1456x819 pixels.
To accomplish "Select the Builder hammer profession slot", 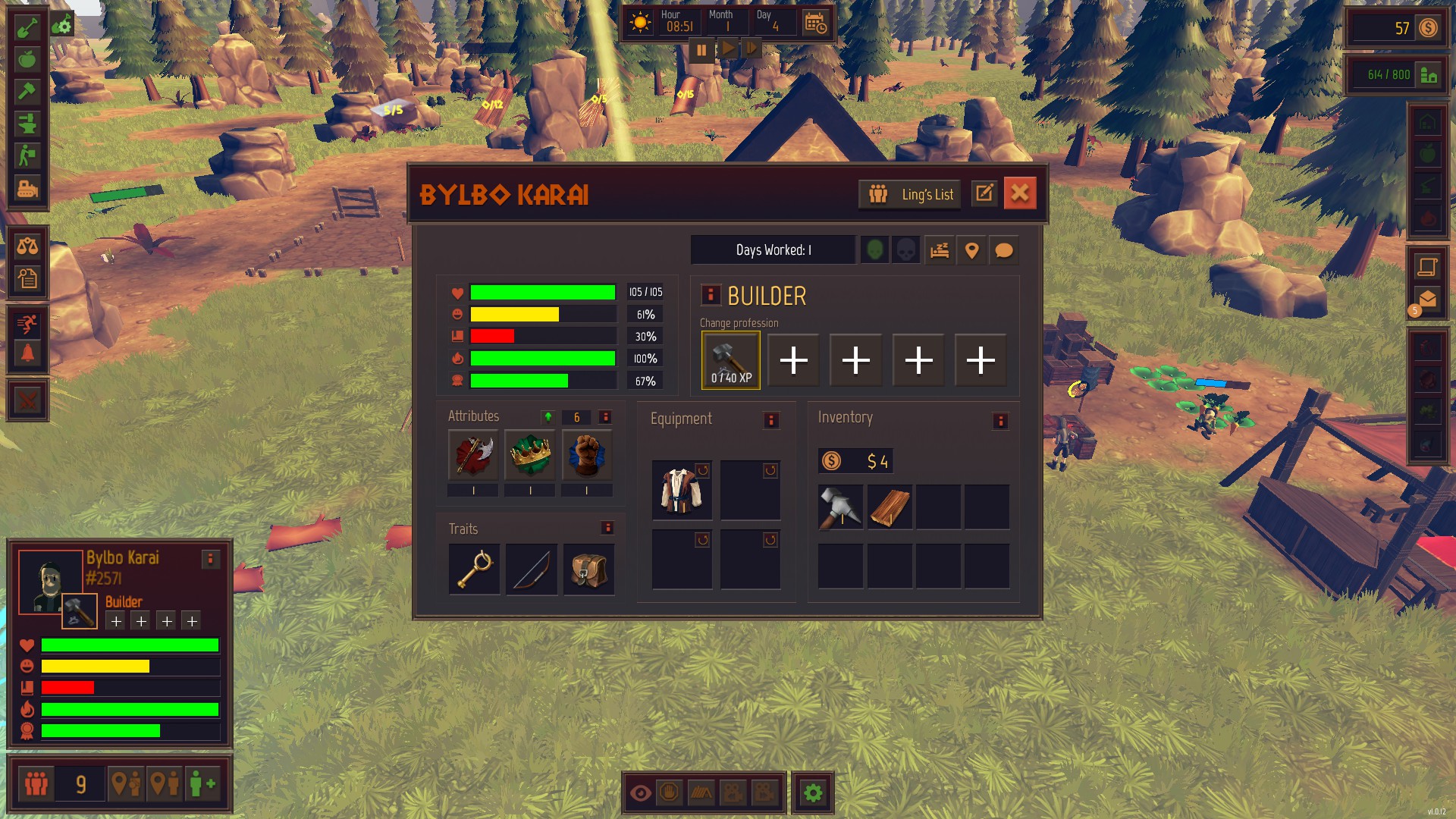I will pyautogui.click(x=731, y=360).
